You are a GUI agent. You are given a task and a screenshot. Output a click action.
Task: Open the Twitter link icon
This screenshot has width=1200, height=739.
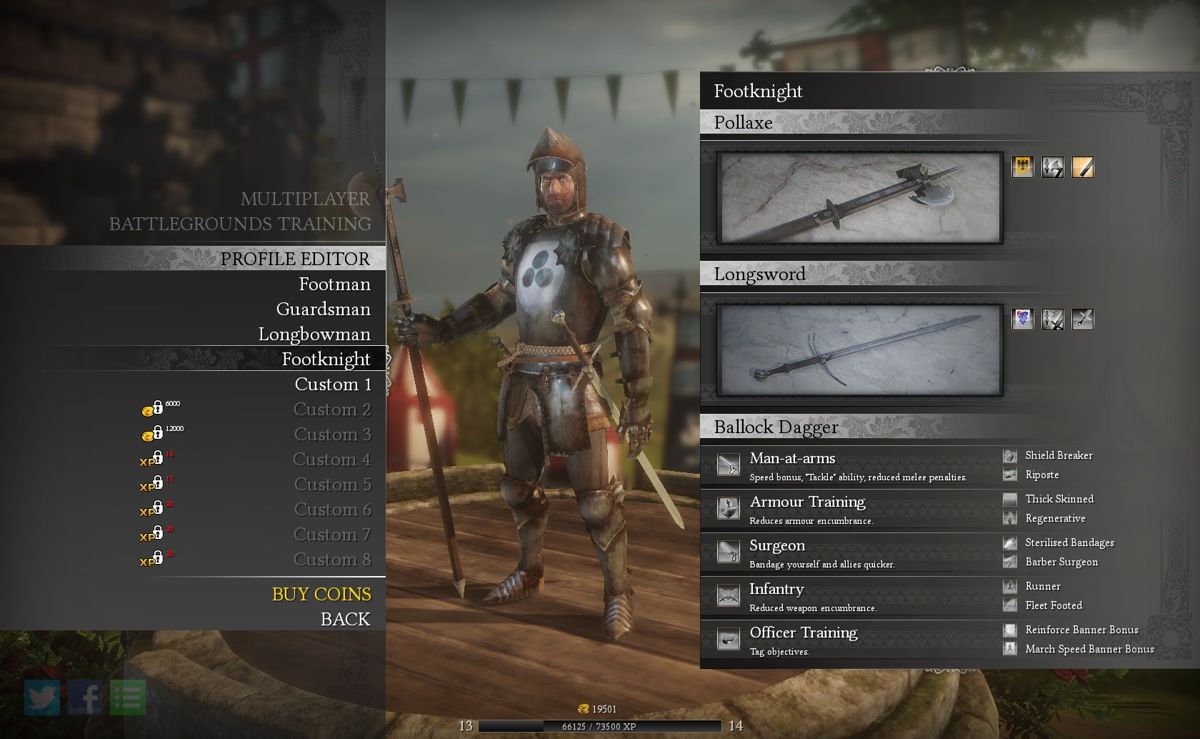(x=42, y=697)
